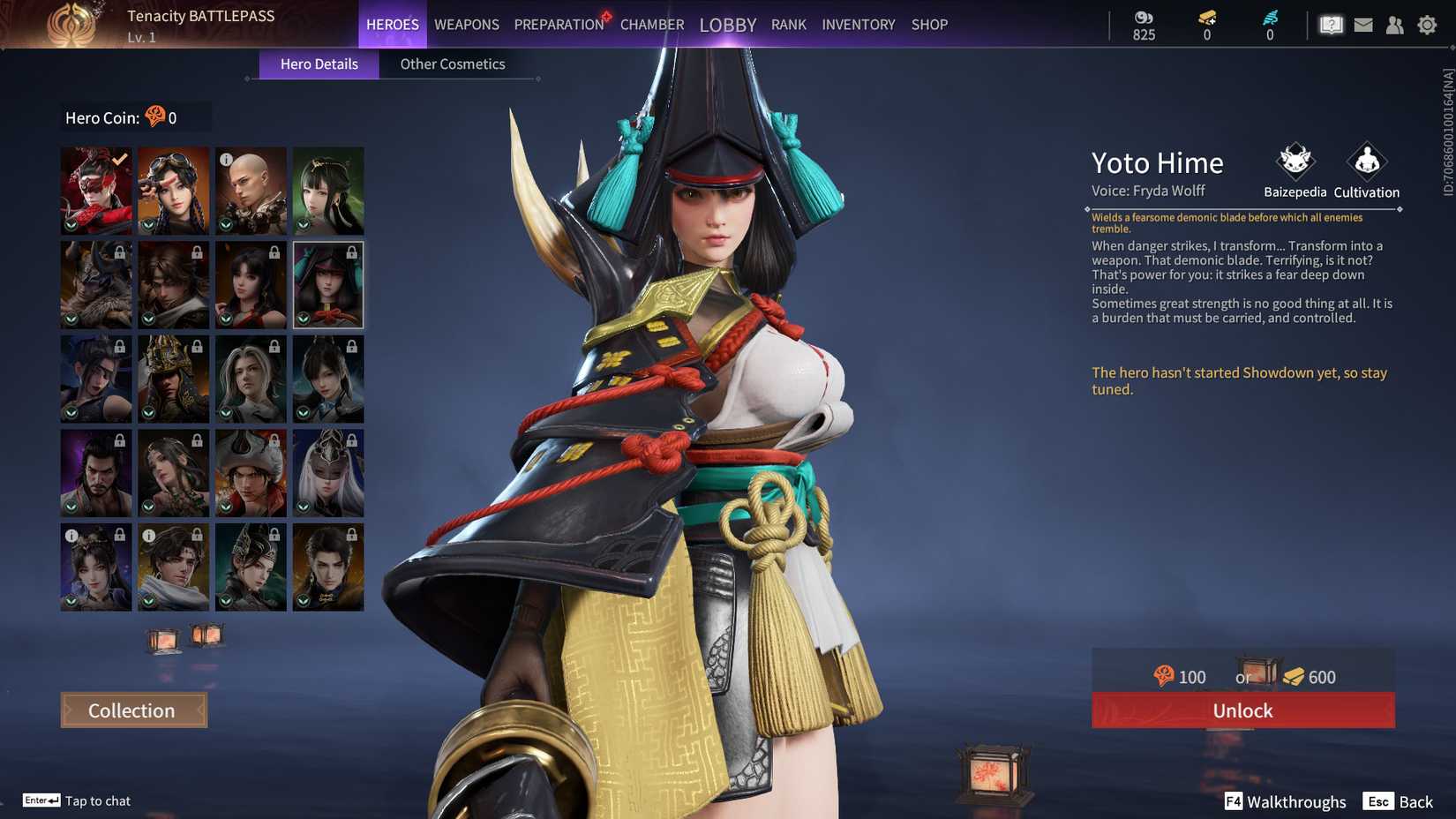1456x819 pixels.
Task: Switch to the WEAPONS section
Action: click(x=466, y=25)
